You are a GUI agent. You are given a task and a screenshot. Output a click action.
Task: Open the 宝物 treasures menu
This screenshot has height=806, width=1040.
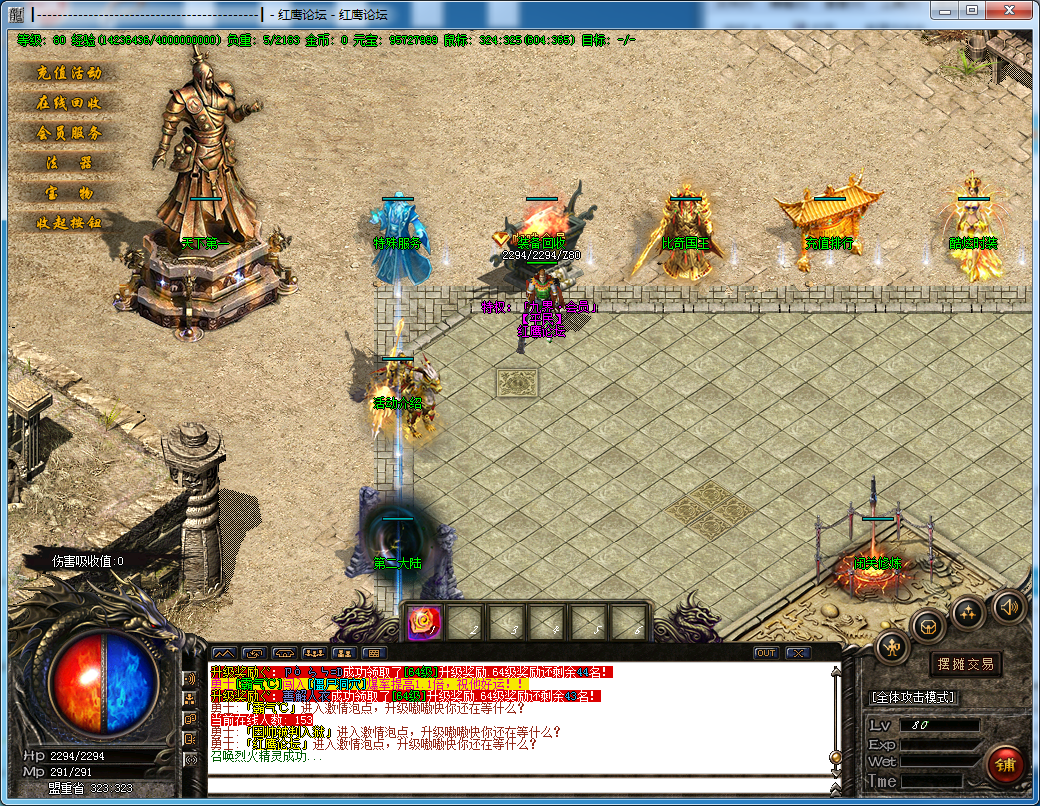click(x=69, y=193)
